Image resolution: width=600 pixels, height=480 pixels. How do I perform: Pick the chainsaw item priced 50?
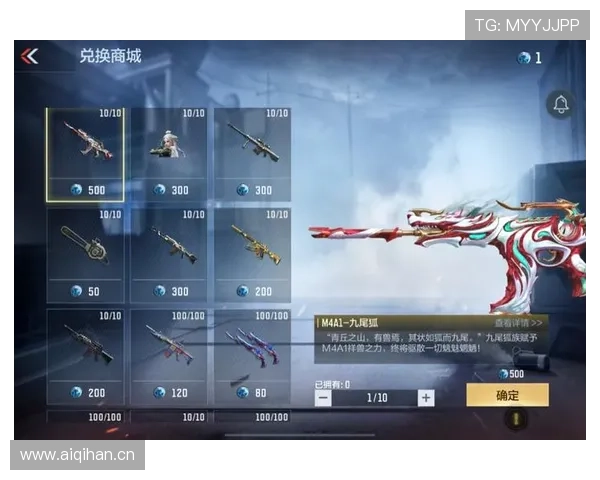tap(85, 255)
